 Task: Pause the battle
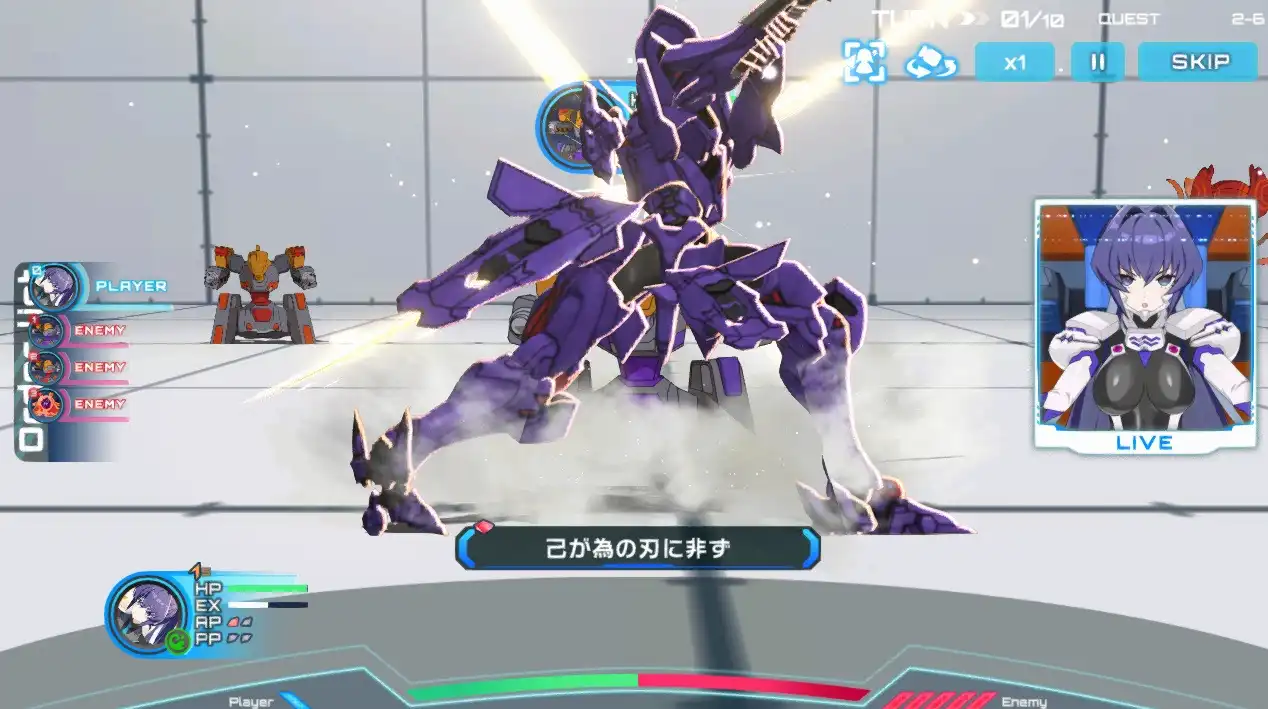click(x=1097, y=62)
